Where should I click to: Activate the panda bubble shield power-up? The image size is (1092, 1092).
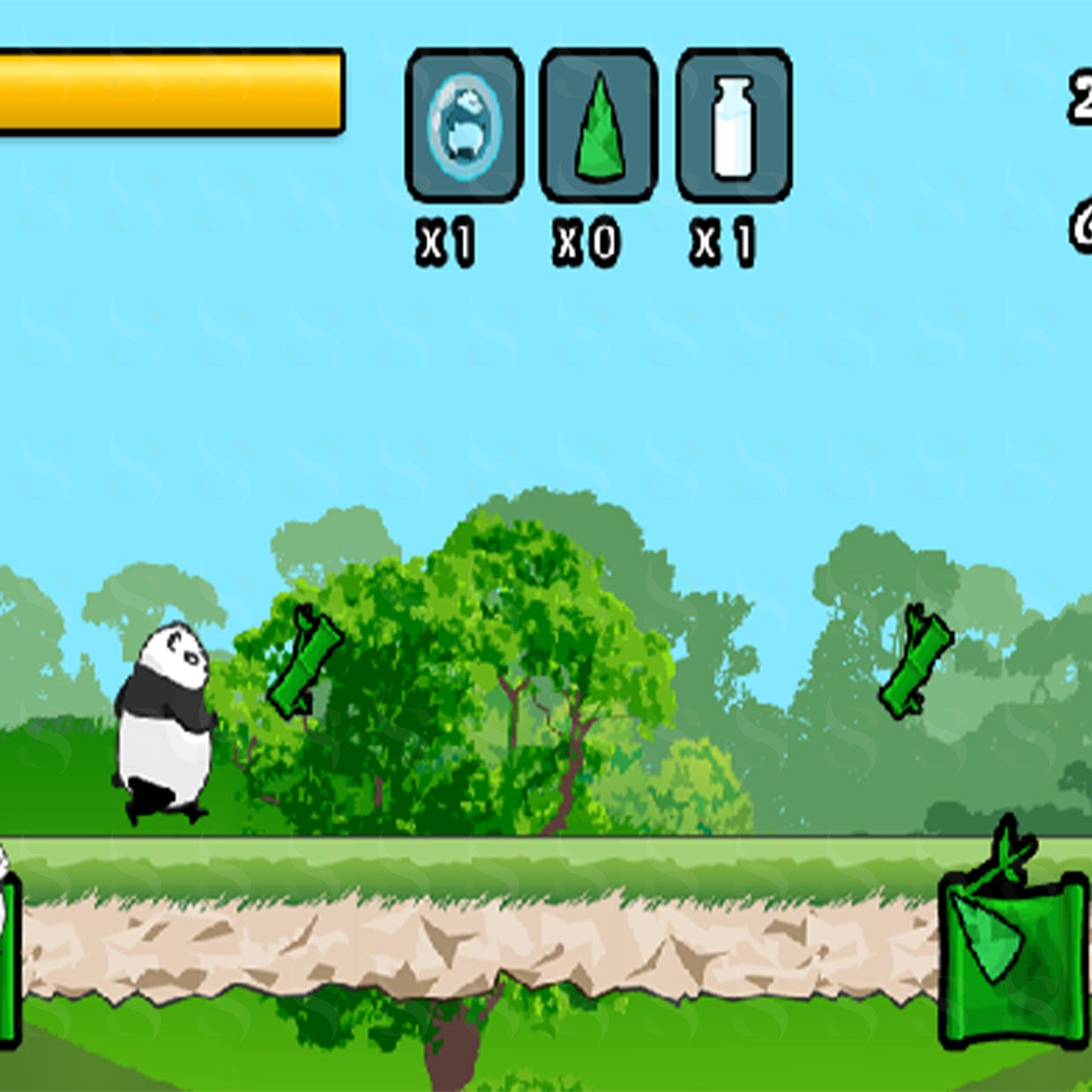point(464,125)
